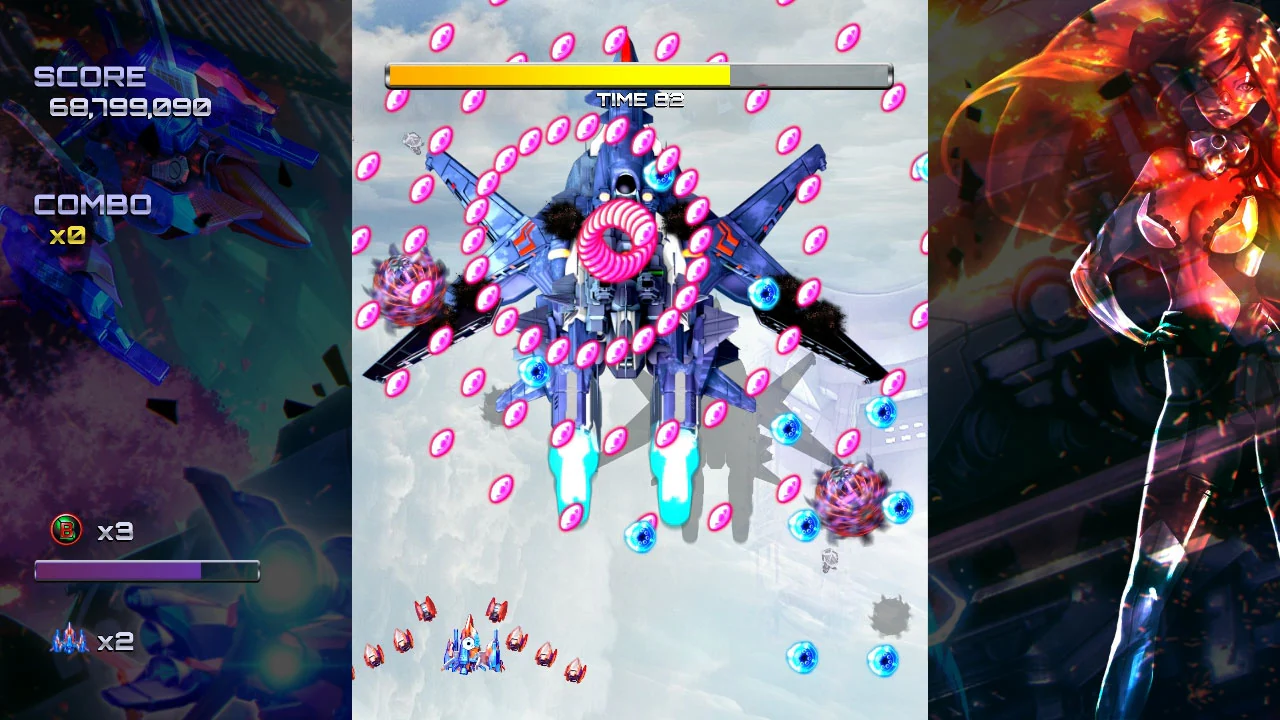
Task: Click the SCORE label in the sidebar
Action: point(90,74)
